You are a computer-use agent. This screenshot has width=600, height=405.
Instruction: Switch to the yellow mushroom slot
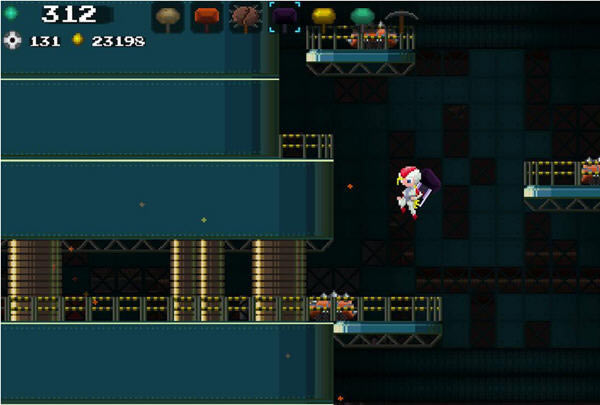[323, 16]
